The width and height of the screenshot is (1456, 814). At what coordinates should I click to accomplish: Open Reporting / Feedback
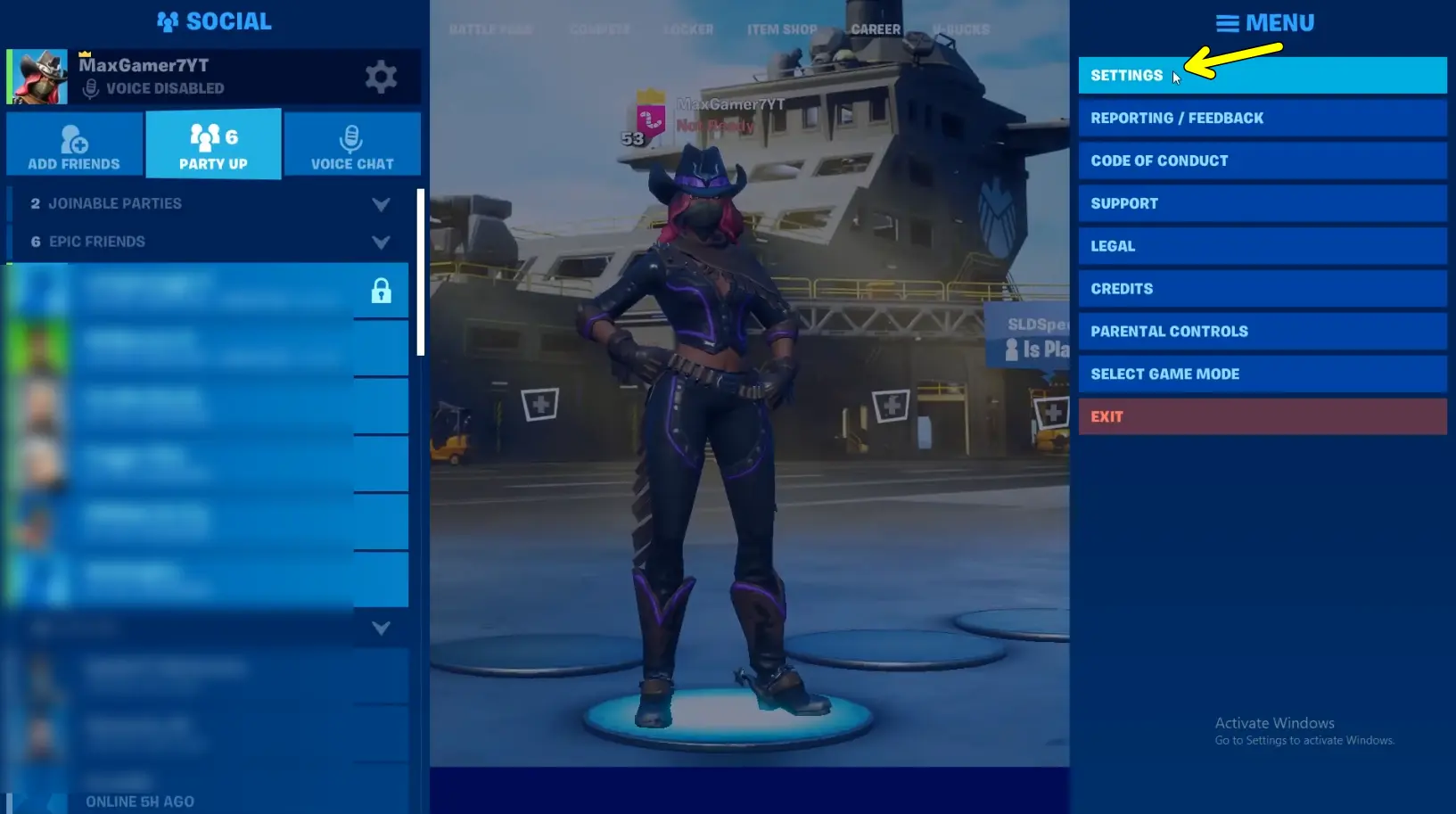pyautogui.click(x=1263, y=118)
